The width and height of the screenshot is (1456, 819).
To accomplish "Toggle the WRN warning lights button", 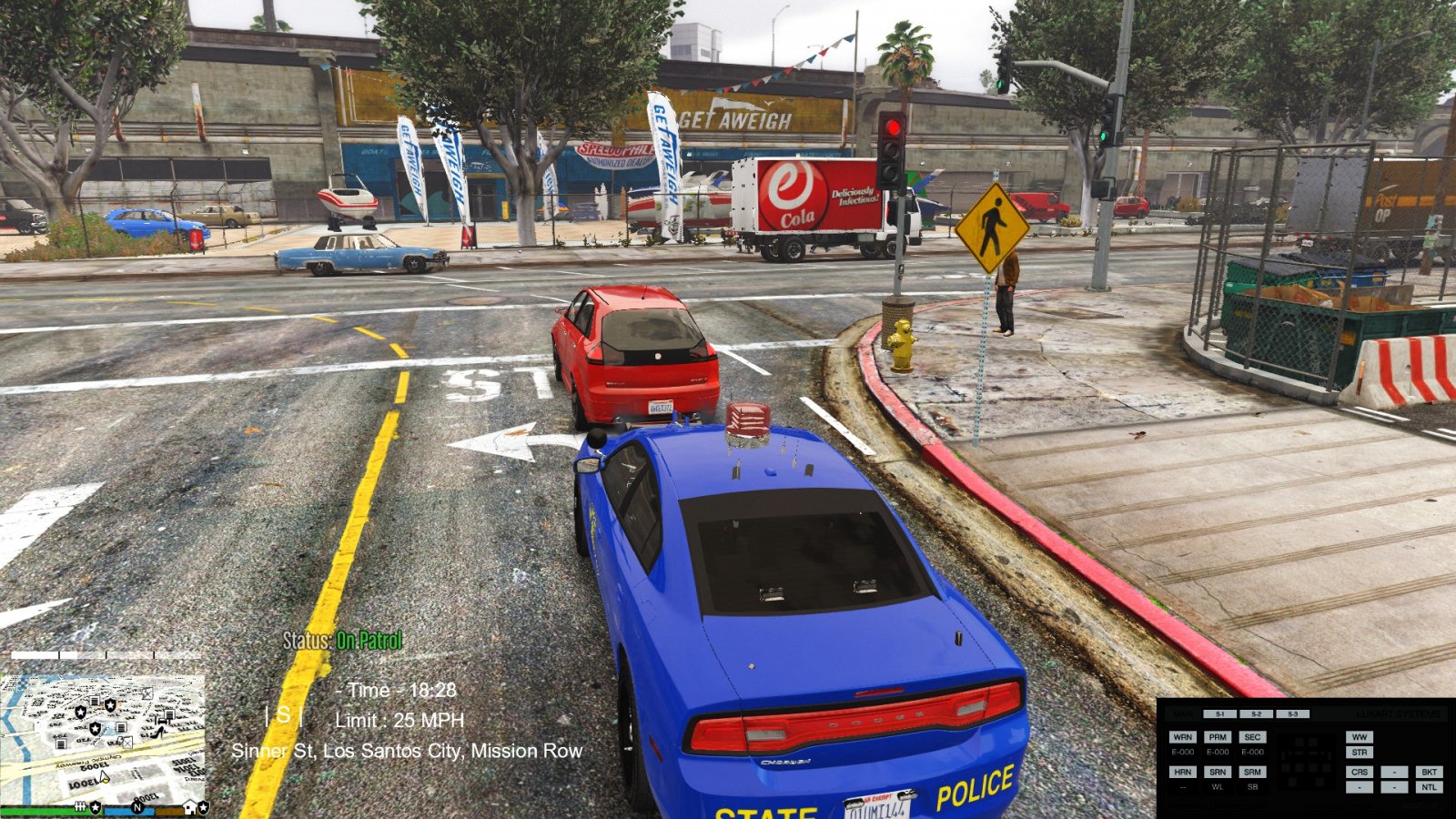I will (1182, 737).
